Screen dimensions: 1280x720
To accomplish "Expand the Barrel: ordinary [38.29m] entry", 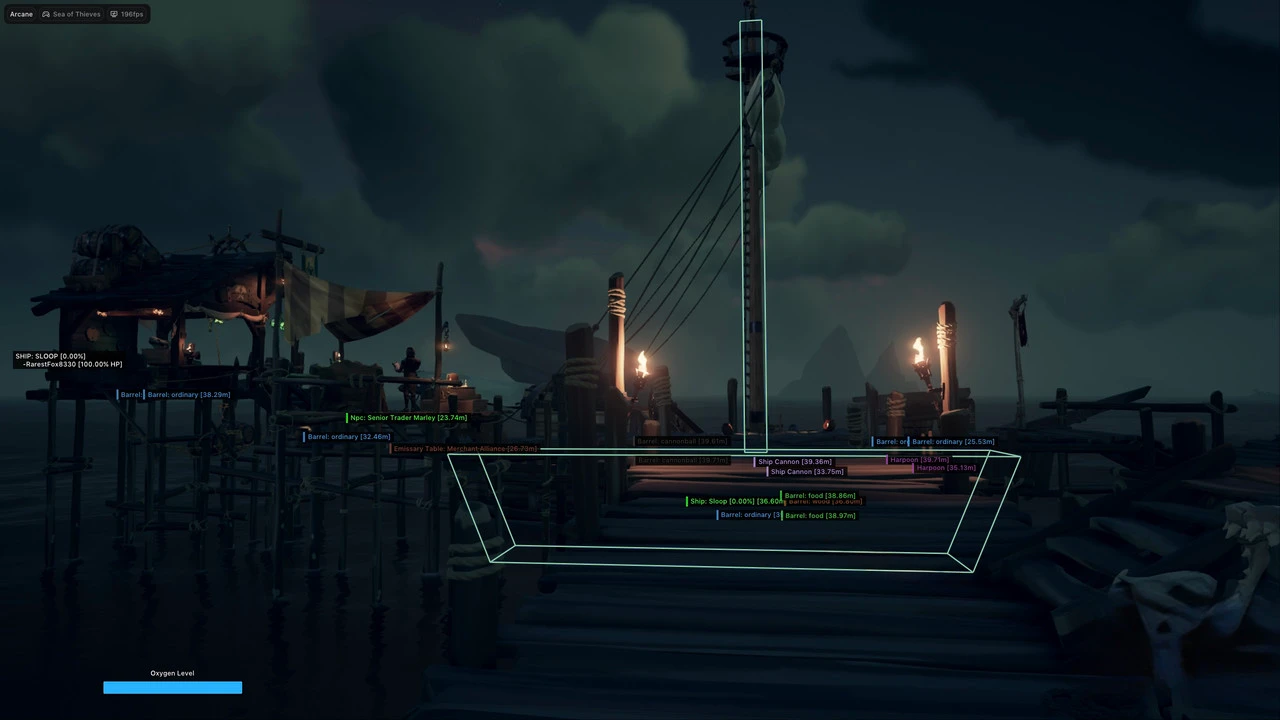I will [188, 394].
